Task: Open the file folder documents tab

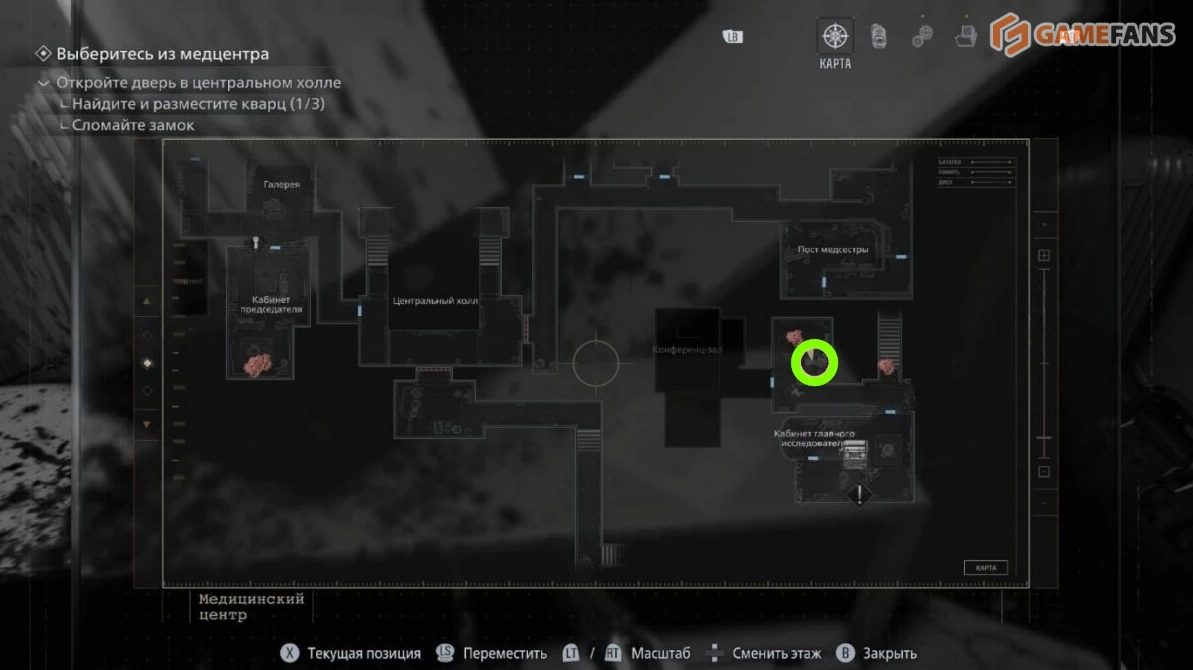Action: (965, 36)
